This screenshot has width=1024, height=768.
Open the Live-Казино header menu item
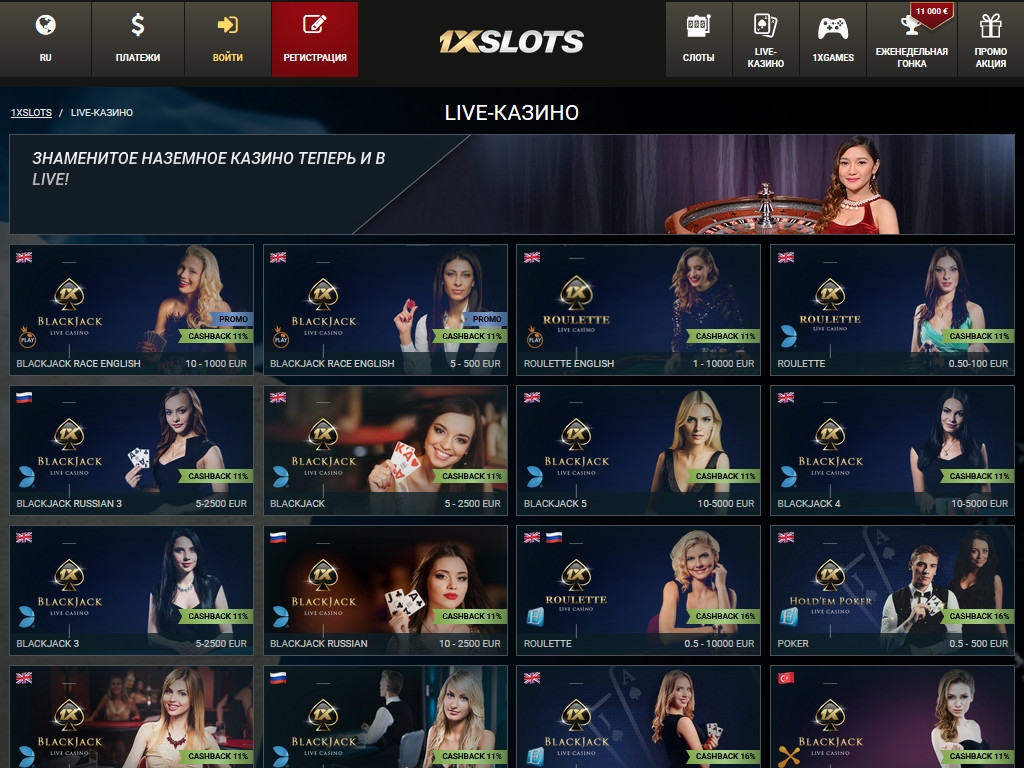(765, 39)
